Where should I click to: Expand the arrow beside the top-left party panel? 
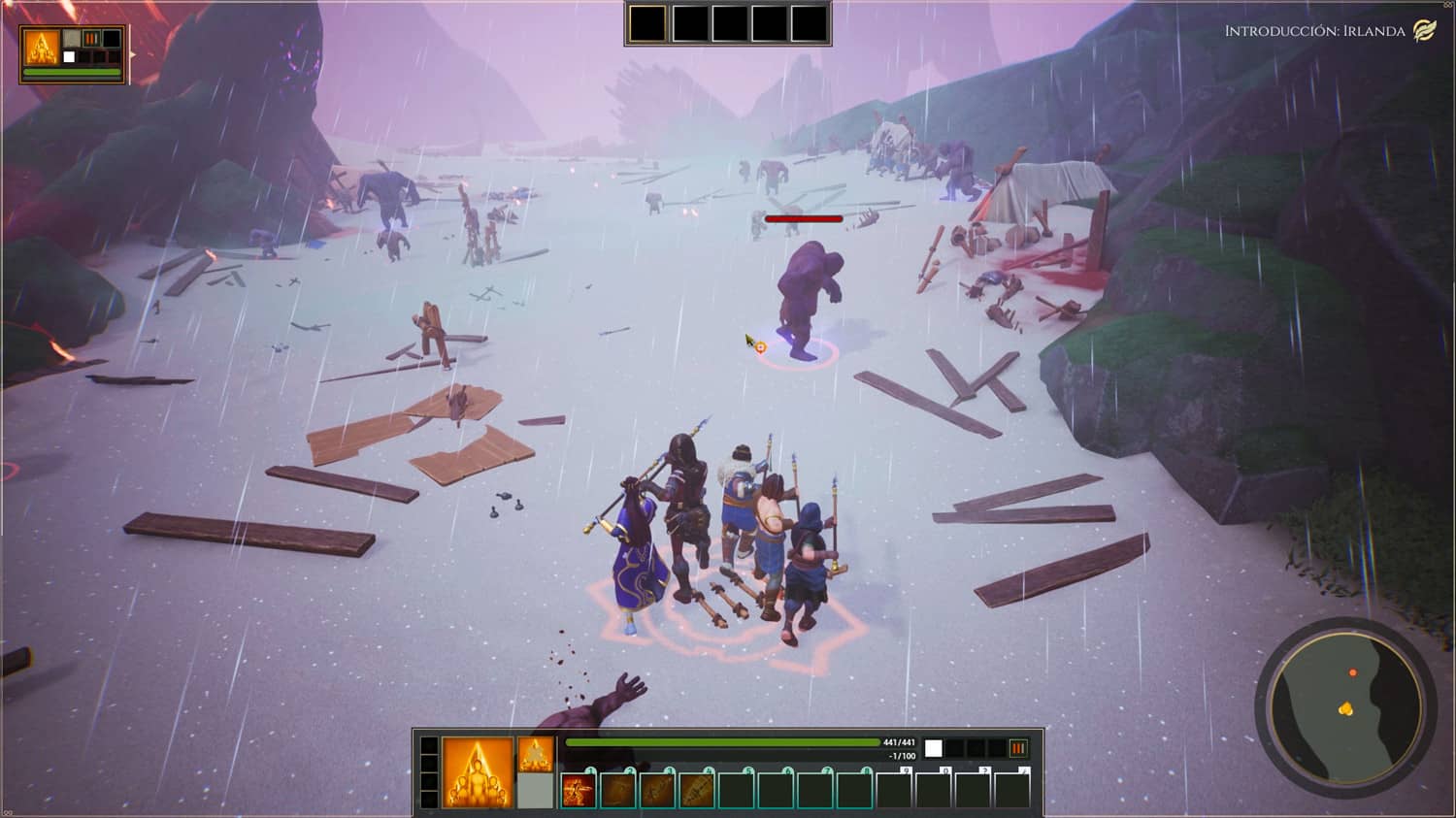click(x=133, y=55)
